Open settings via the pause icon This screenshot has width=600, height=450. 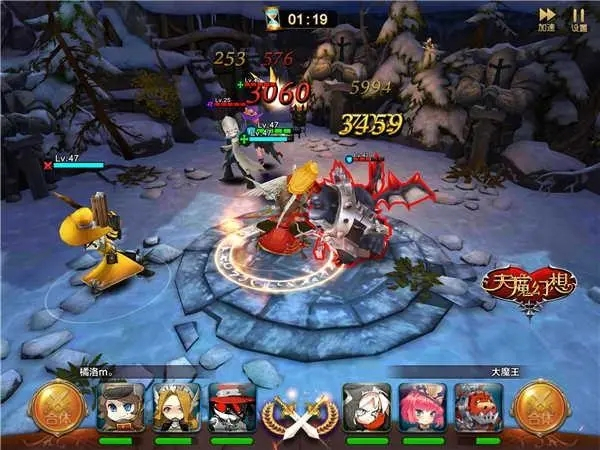(x=579, y=17)
